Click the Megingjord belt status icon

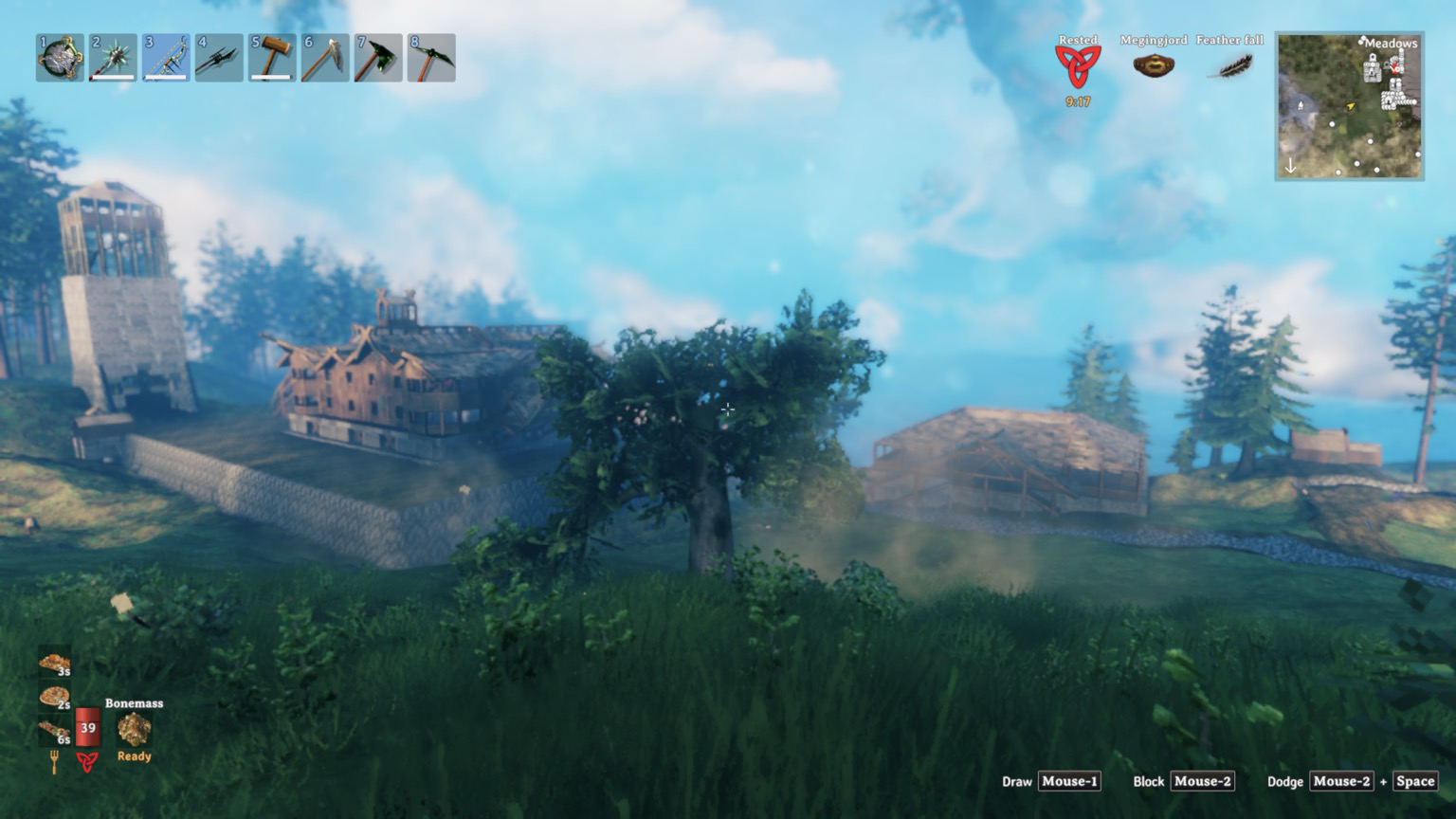[x=1154, y=65]
